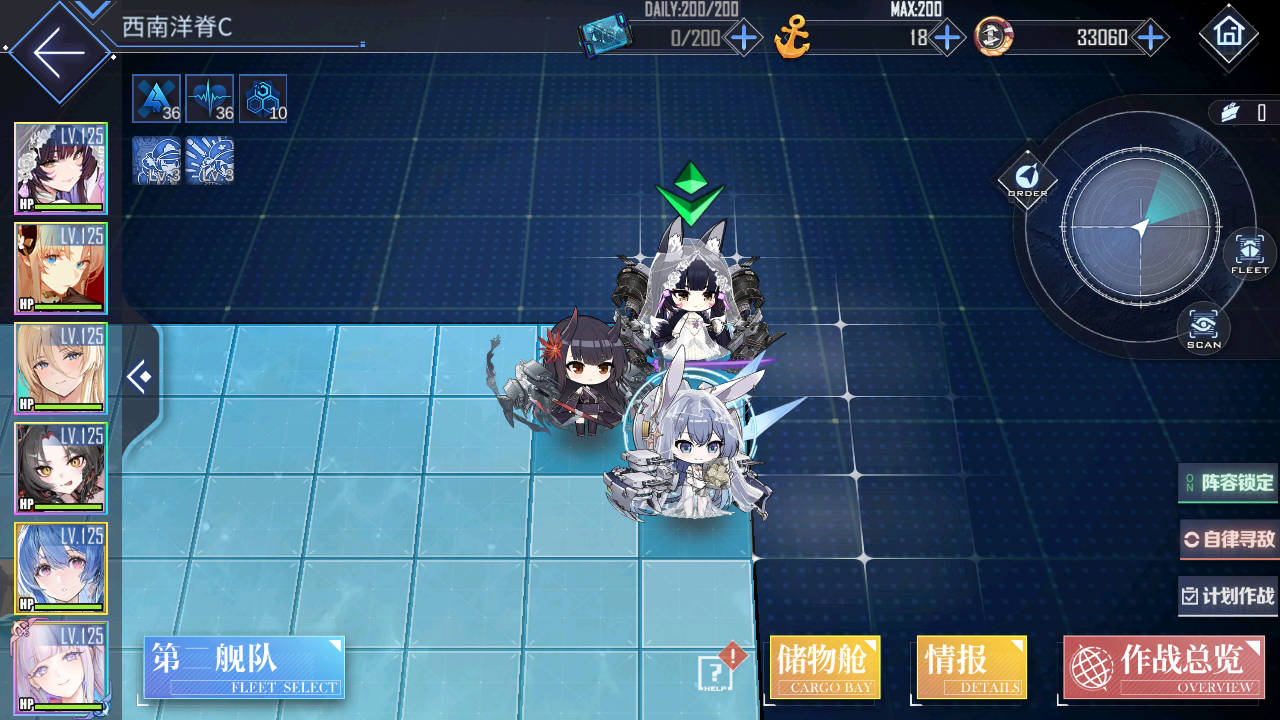Screen dimensions: 1280x720
Task: Open 作战总览 overview
Action: pos(1163,667)
